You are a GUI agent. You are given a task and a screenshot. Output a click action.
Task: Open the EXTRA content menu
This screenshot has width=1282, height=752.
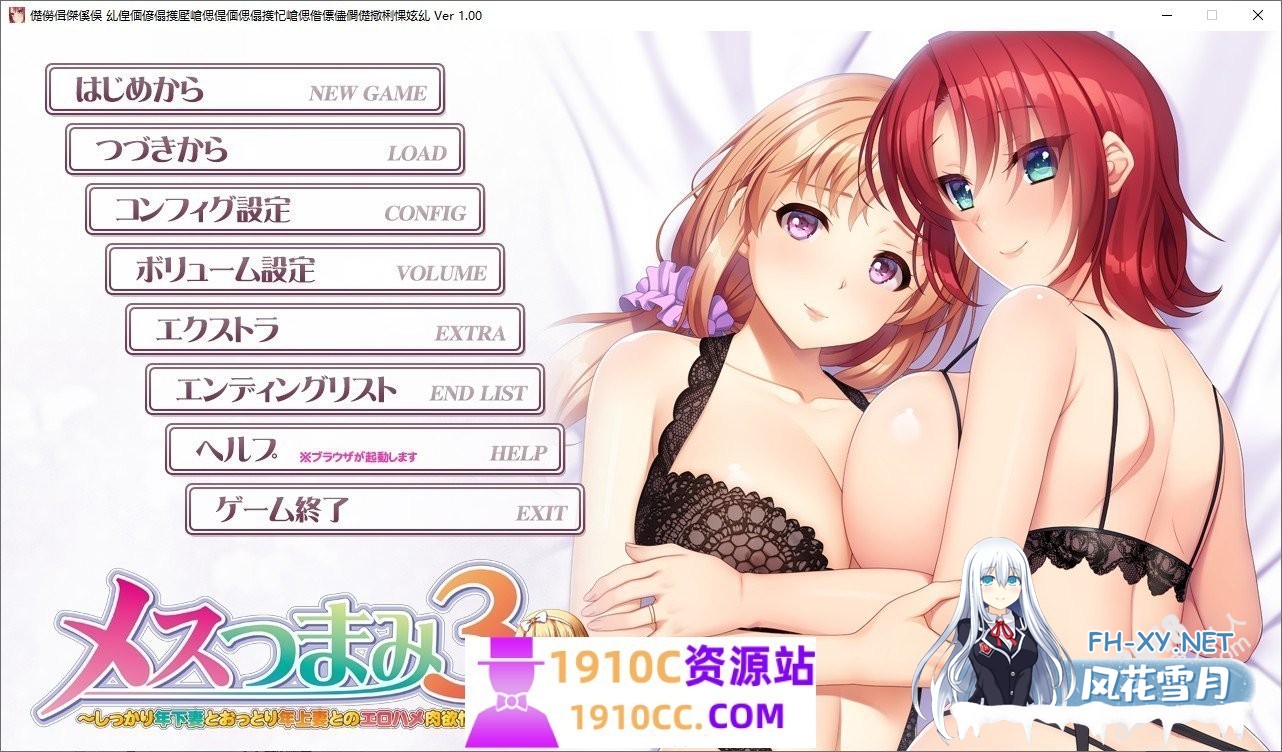point(325,330)
